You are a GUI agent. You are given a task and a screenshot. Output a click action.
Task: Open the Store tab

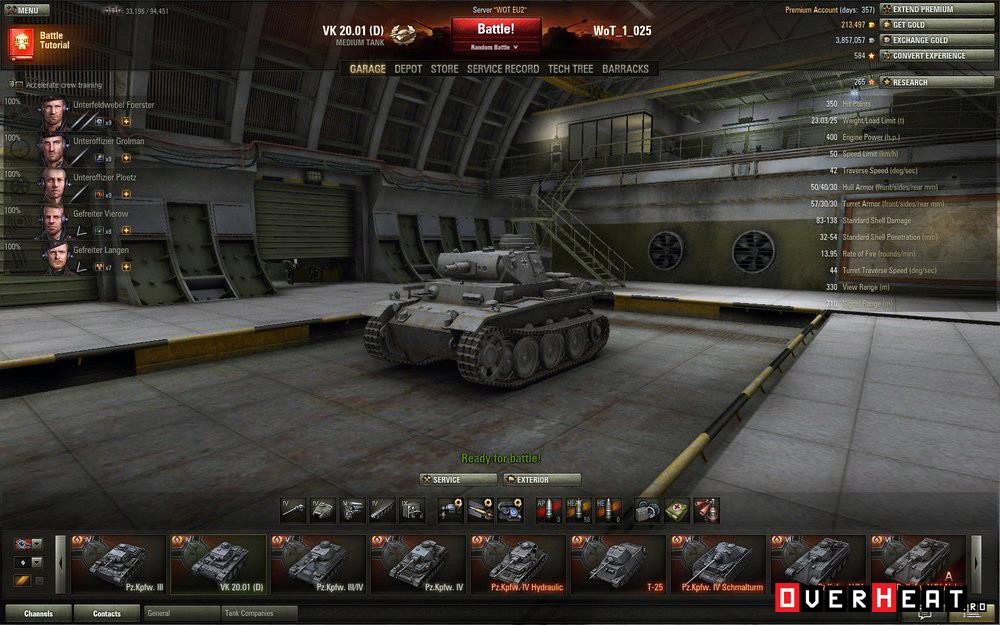(x=444, y=69)
